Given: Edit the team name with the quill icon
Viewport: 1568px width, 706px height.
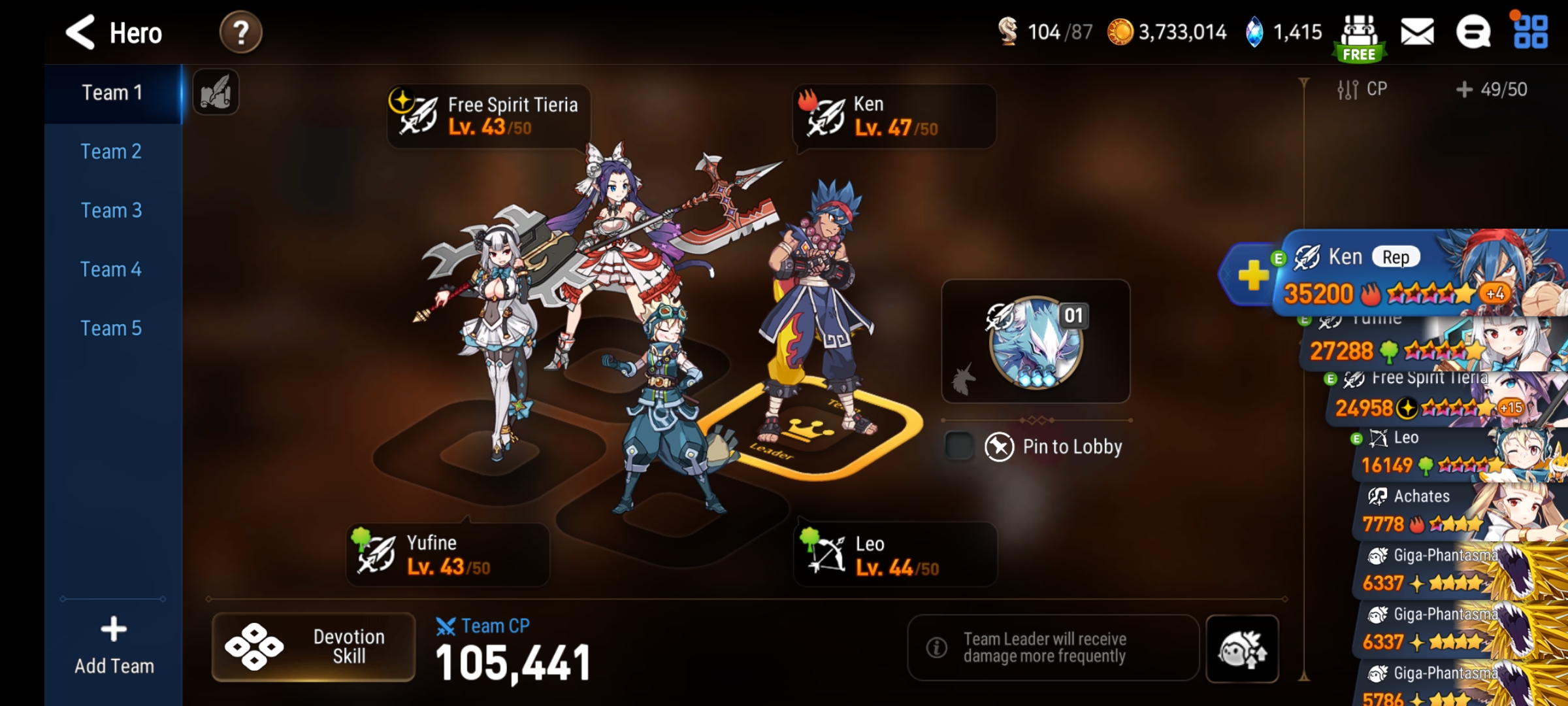Looking at the screenshot, I should (x=216, y=92).
